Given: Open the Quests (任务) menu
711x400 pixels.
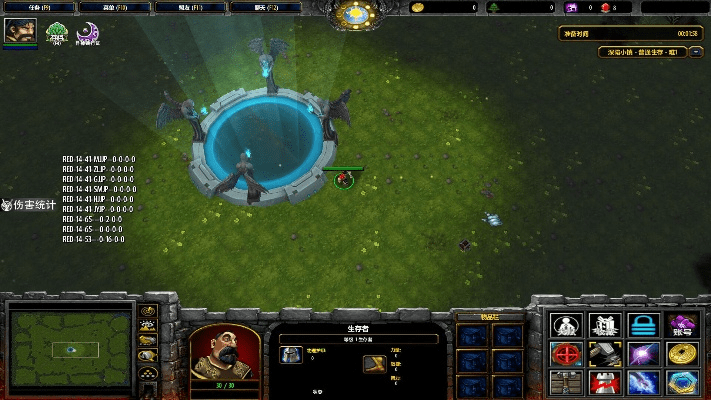Looking at the screenshot, I should 37,8.
